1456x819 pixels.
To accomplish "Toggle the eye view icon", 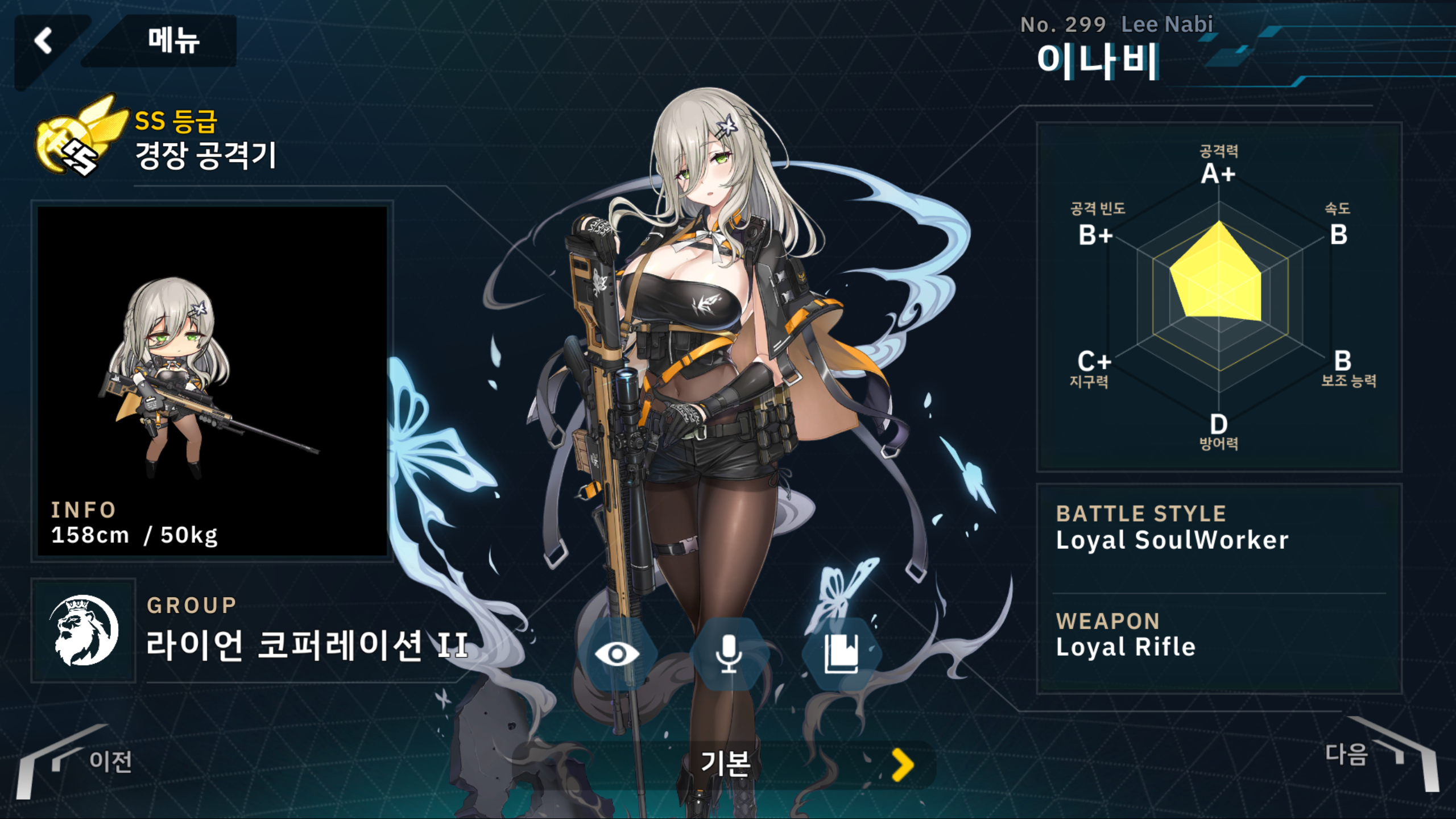I will tap(617, 654).
